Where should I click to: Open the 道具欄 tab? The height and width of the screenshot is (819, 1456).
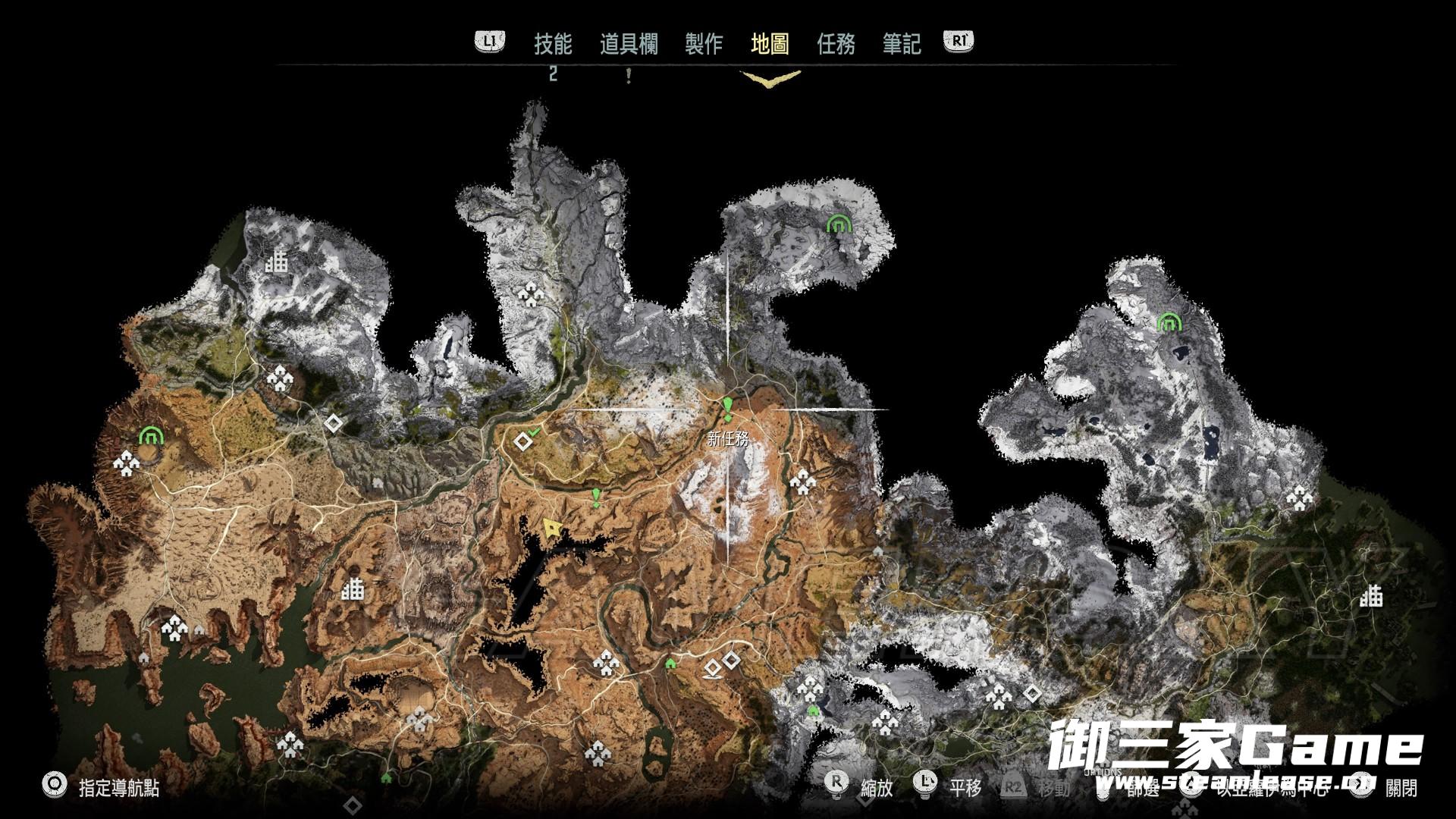[x=629, y=44]
